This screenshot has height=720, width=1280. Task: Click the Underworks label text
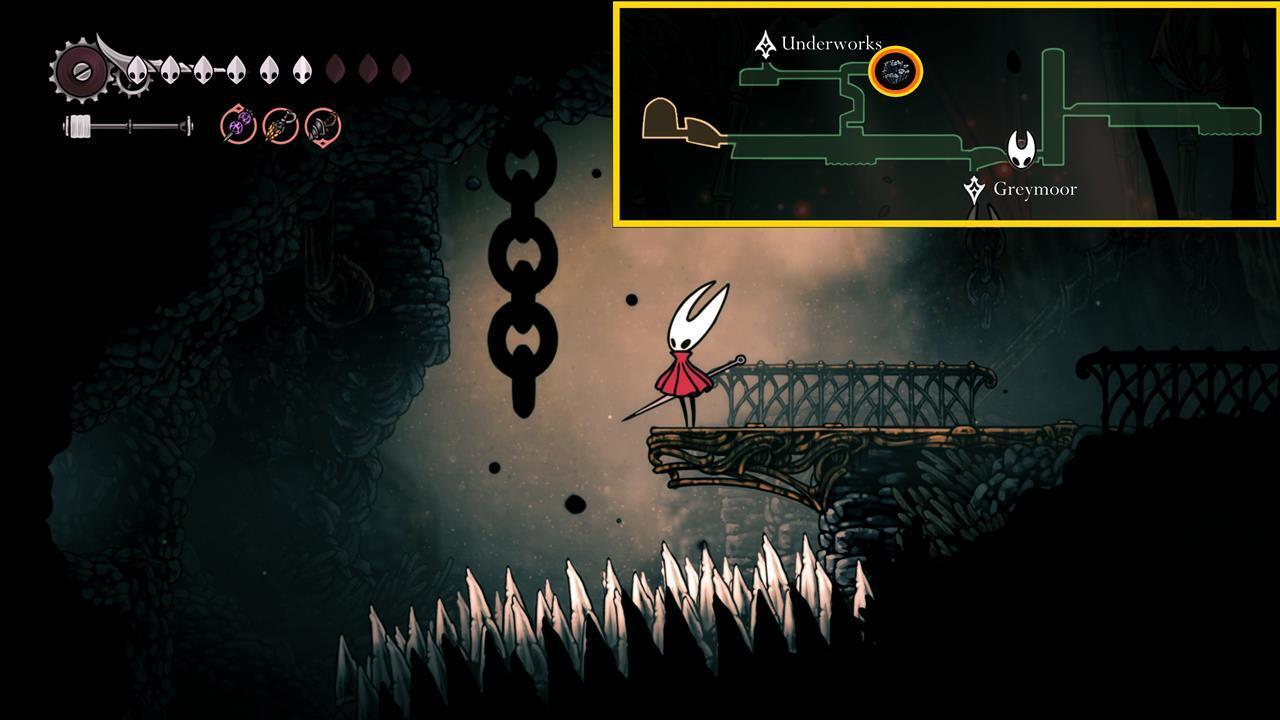click(x=830, y=43)
